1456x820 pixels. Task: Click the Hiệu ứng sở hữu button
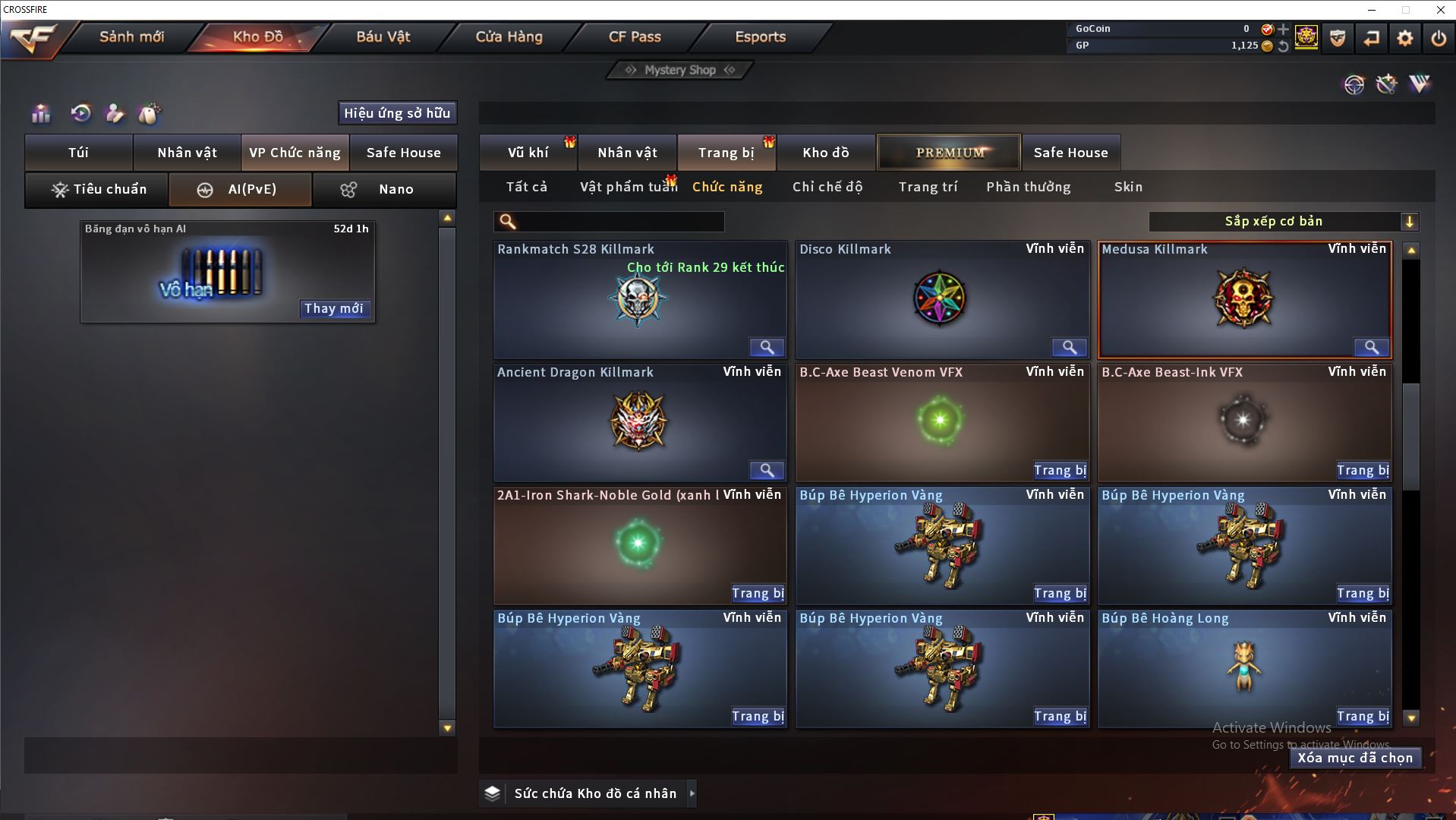click(397, 113)
